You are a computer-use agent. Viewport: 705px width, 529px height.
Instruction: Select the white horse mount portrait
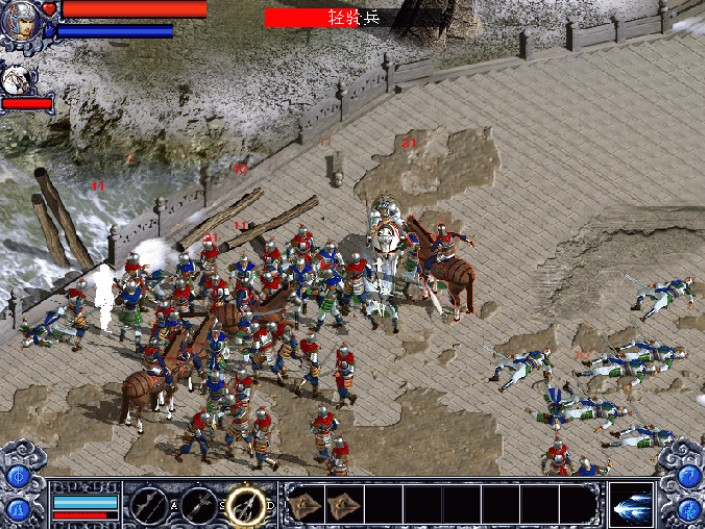click(18, 80)
